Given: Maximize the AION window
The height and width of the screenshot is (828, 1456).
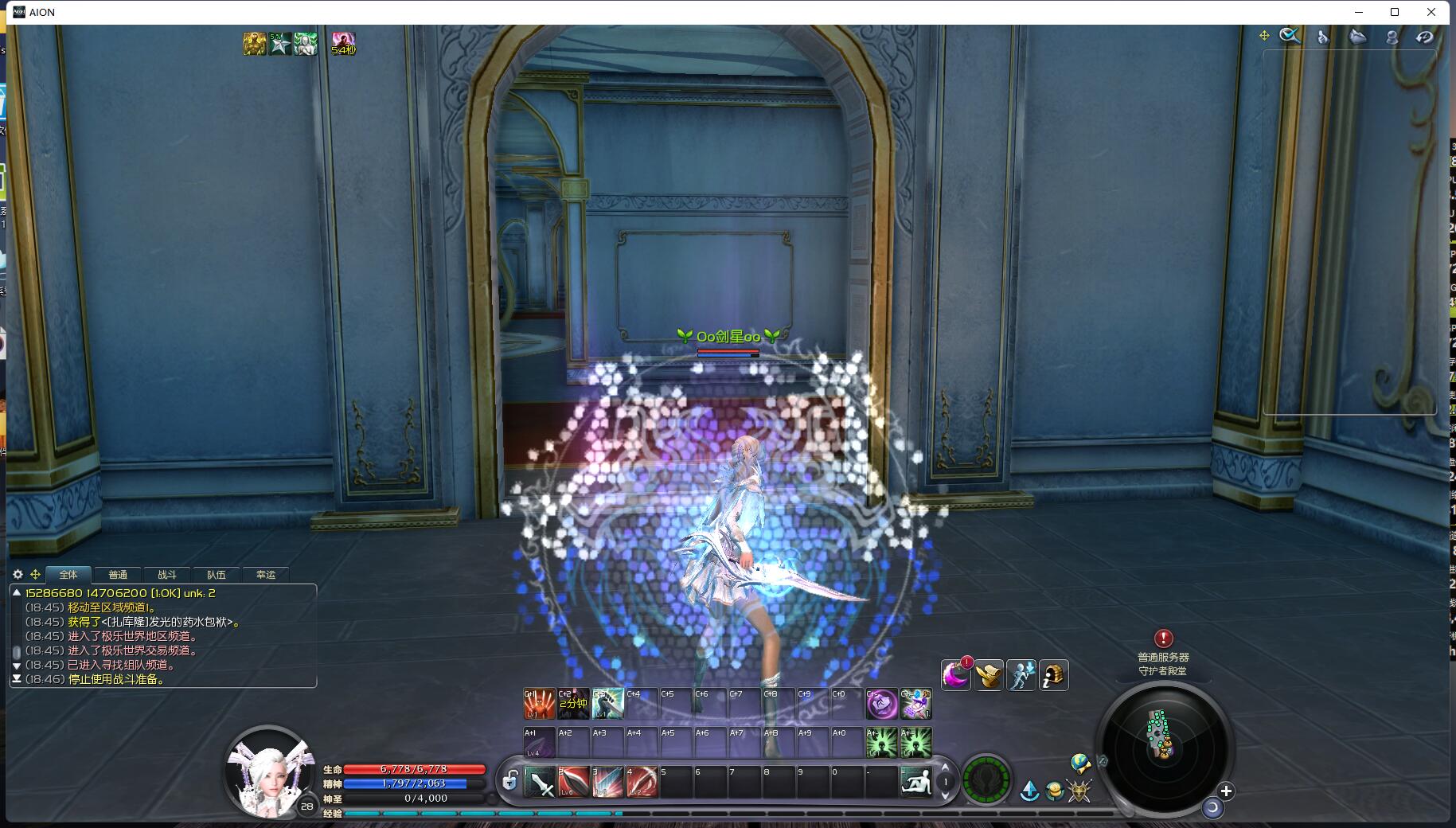Looking at the screenshot, I should tap(1395, 12).
